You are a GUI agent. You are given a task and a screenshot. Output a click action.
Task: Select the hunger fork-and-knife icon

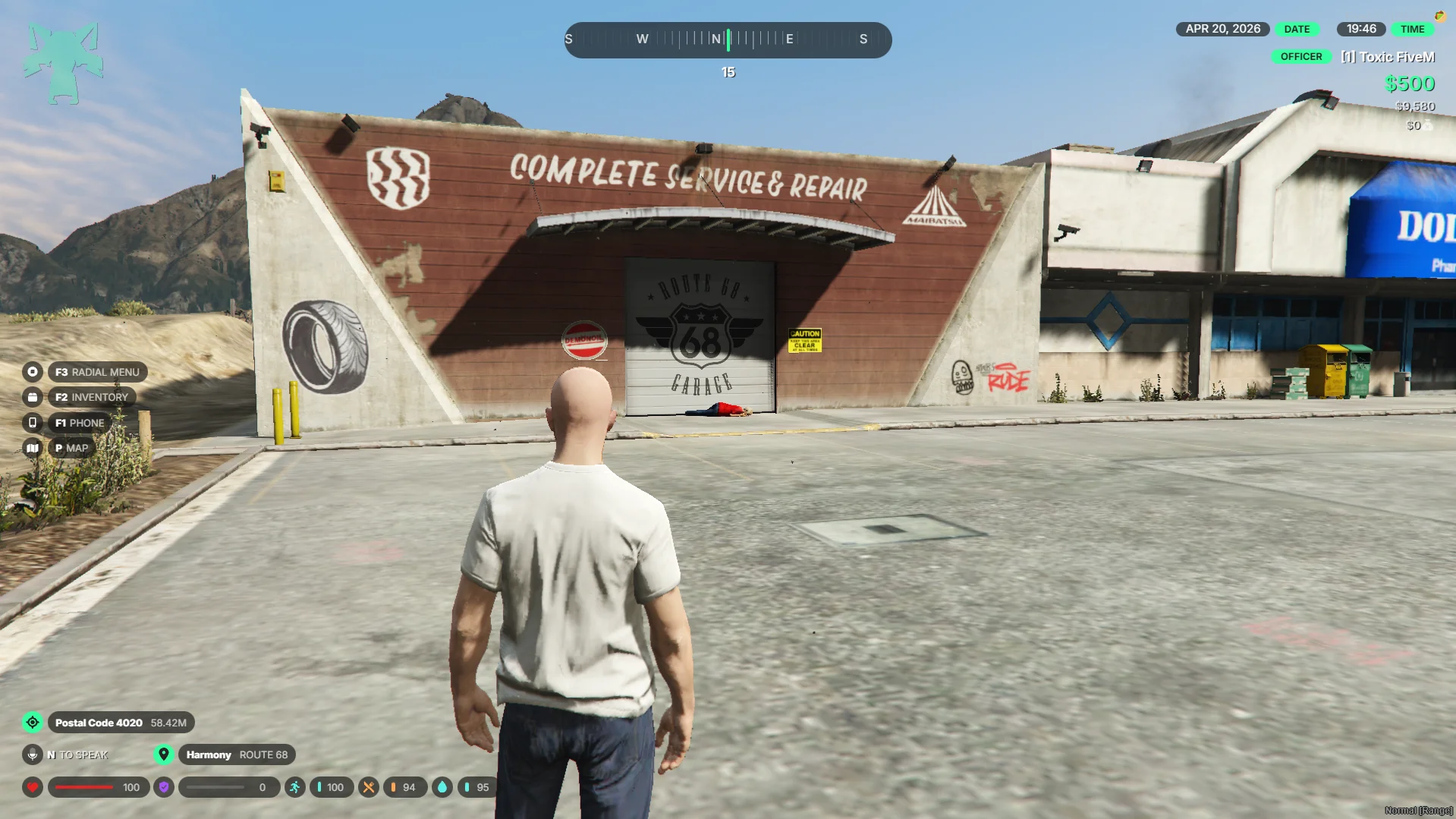[x=368, y=787]
